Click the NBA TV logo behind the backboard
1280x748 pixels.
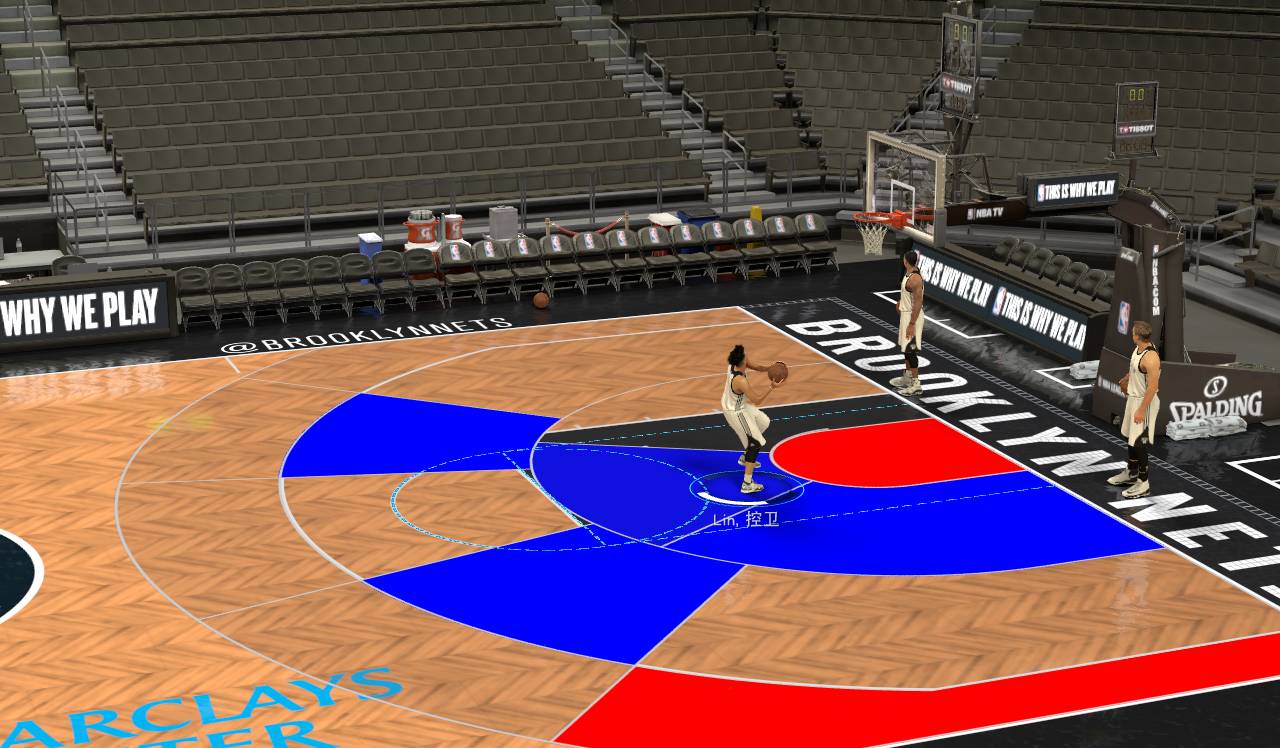tap(984, 213)
